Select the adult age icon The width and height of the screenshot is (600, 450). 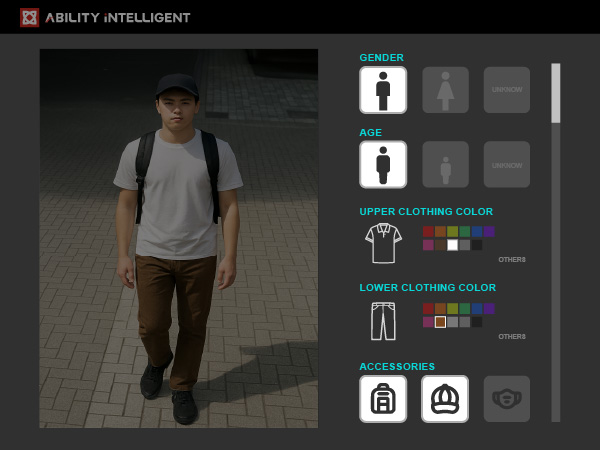383,164
